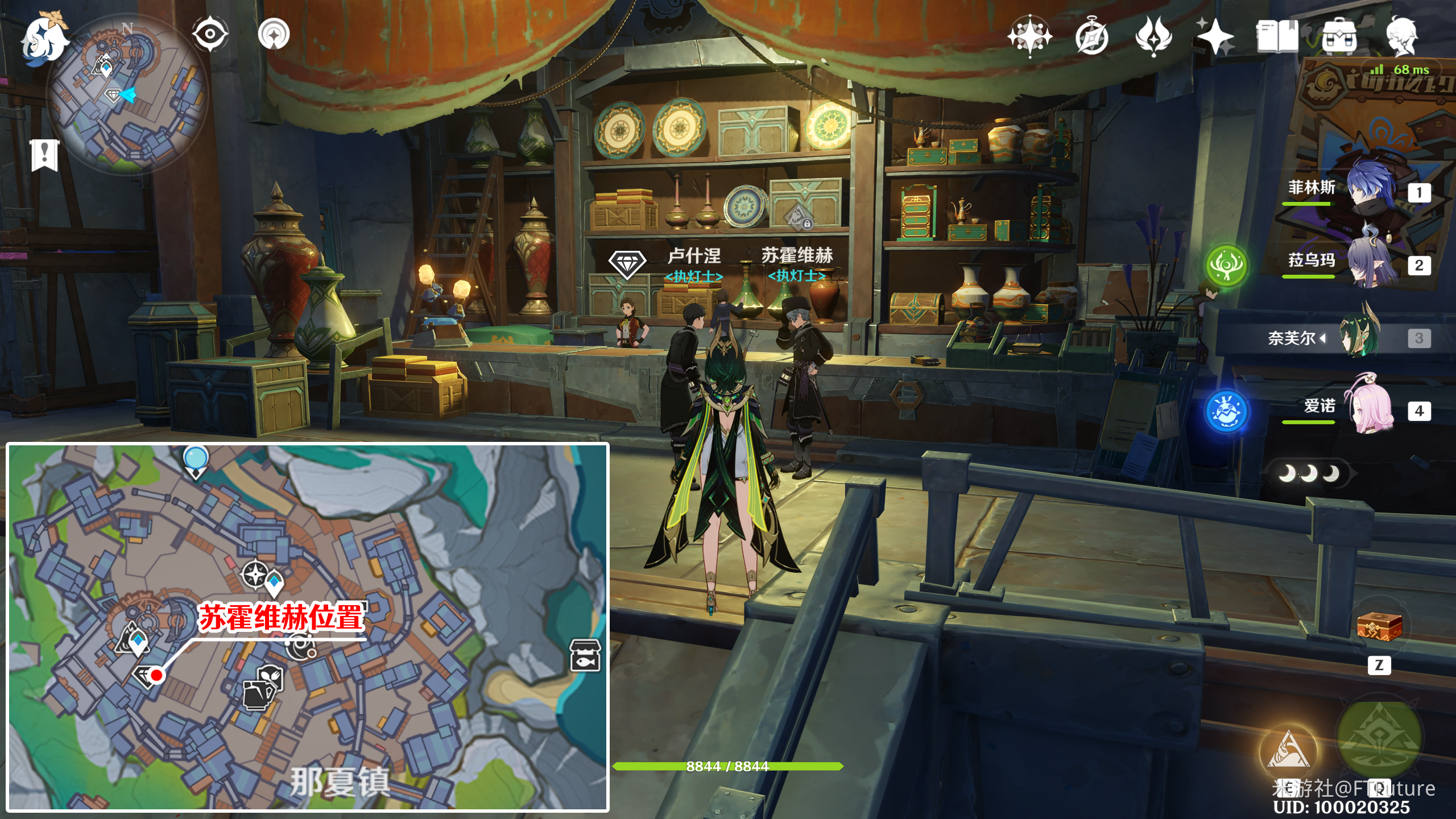The image size is (1456, 819).
Task: Click the round star emblem beside the eye icon
Action: (x=274, y=34)
